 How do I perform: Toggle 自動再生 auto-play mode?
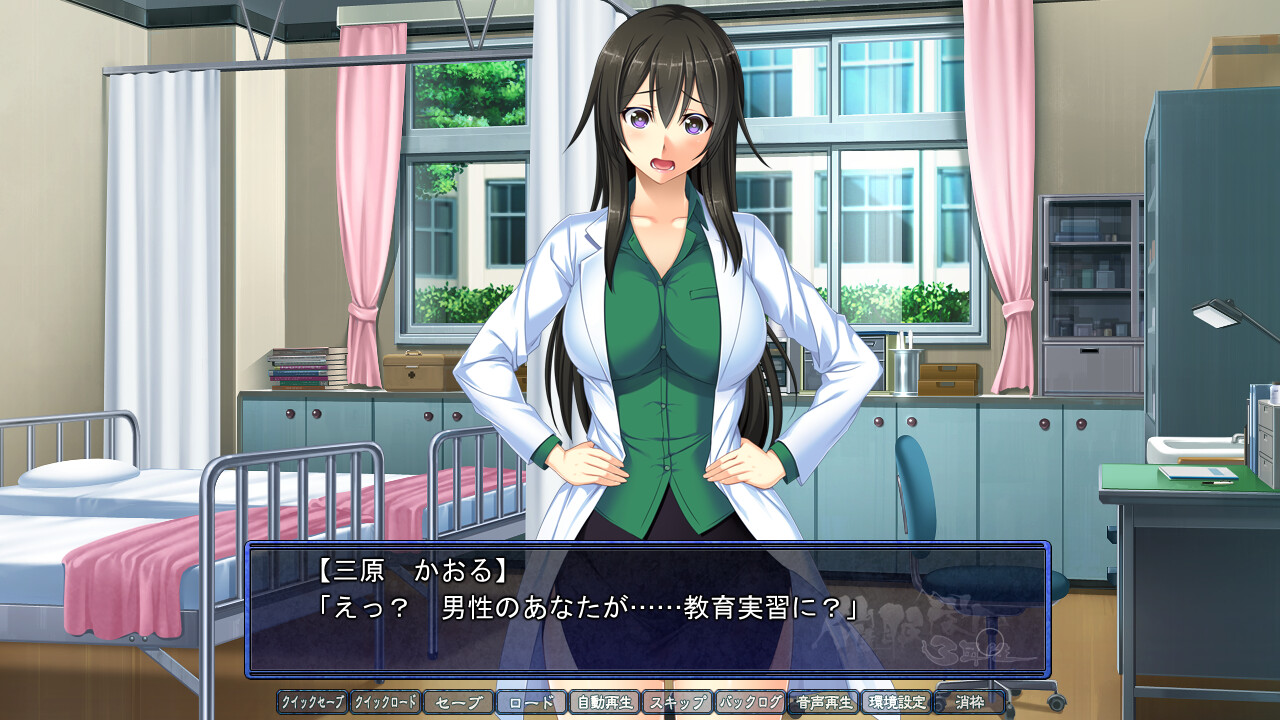[x=604, y=702]
